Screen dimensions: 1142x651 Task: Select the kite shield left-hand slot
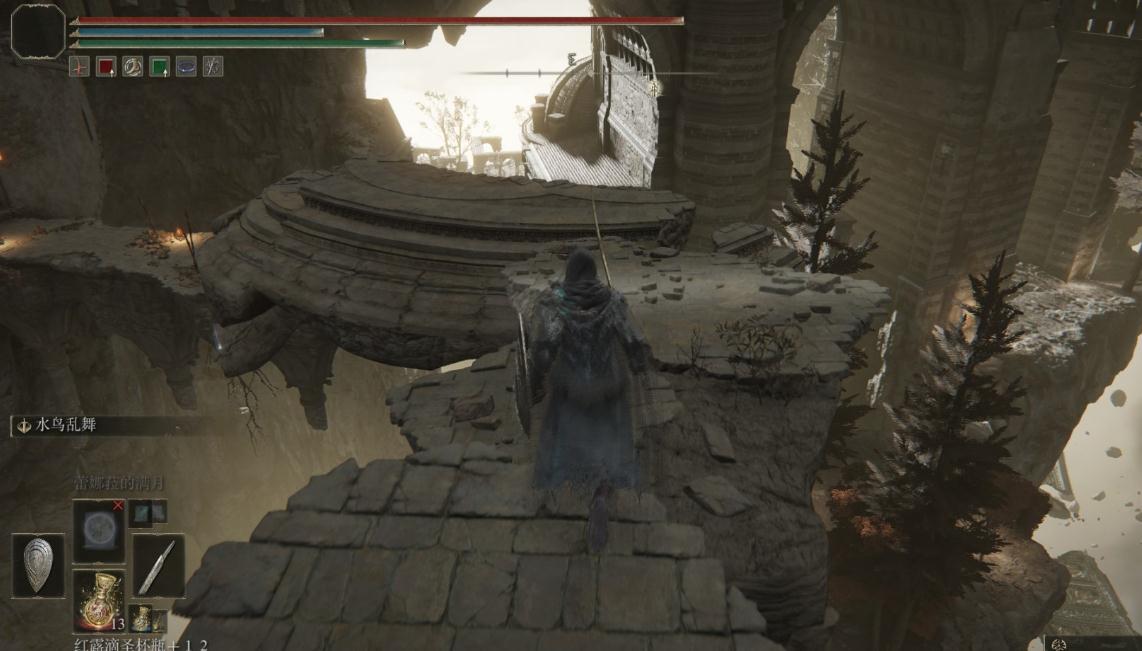click(38, 565)
